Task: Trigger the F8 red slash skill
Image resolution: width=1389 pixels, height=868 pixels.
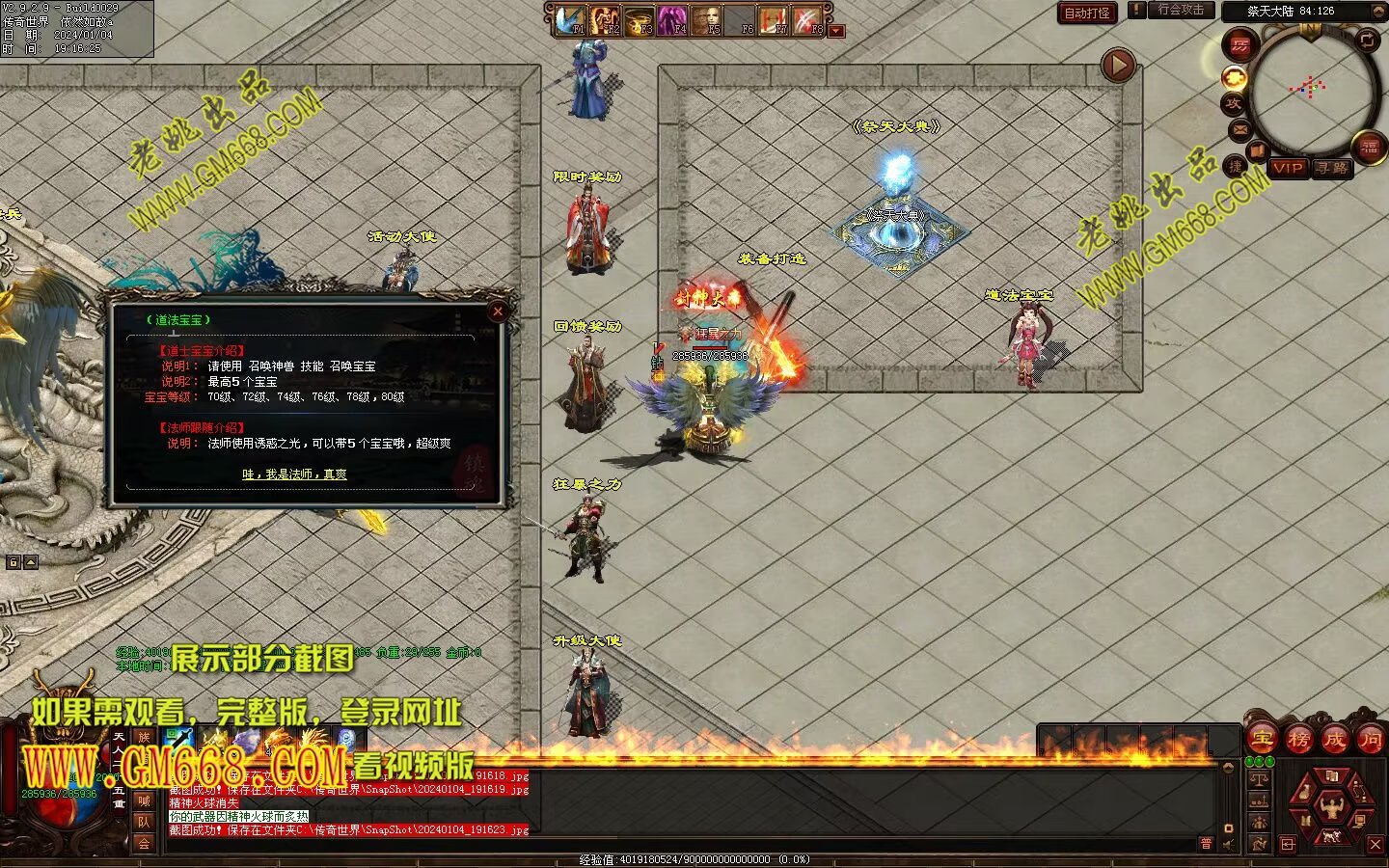Action: [807, 20]
